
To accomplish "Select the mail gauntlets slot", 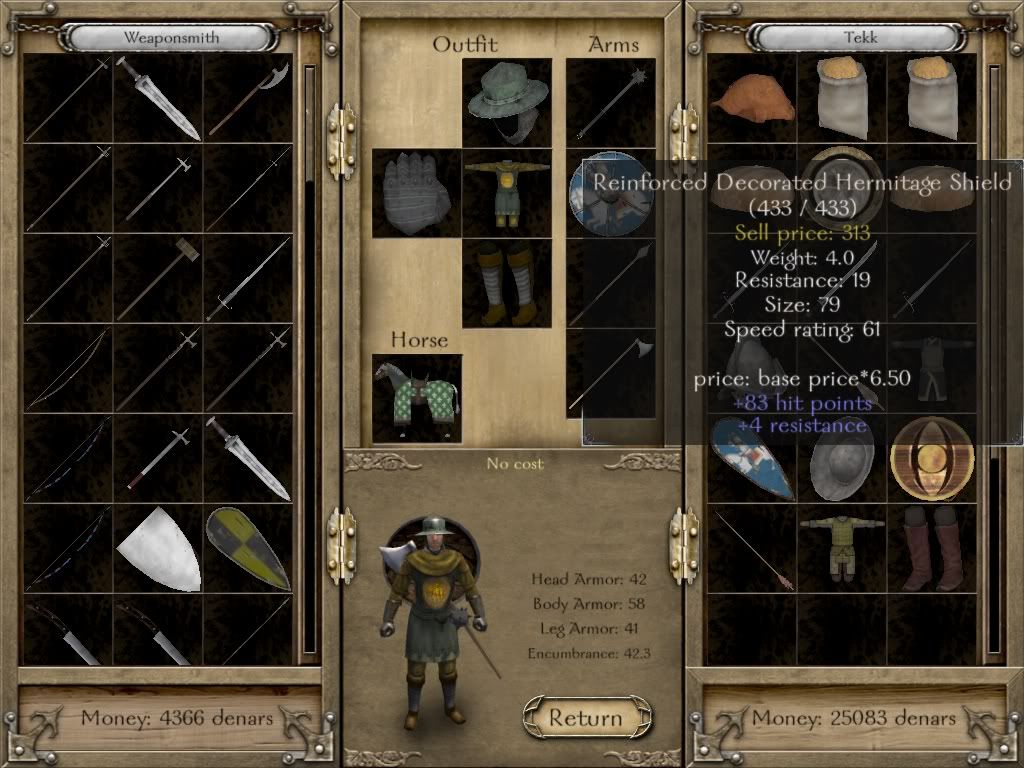I will pyautogui.click(x=417, y=193).
